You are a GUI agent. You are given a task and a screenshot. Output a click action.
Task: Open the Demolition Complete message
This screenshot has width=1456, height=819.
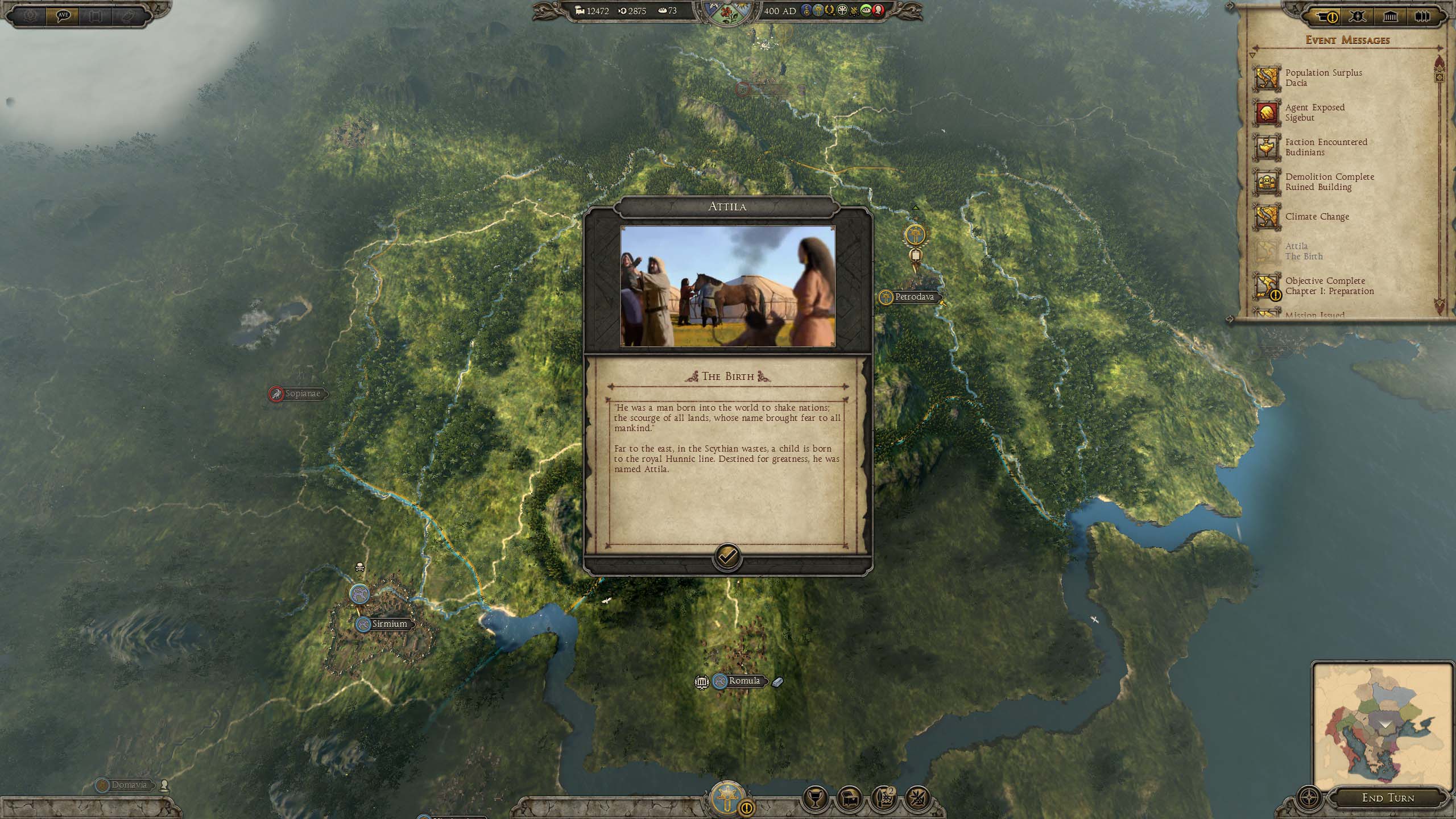pyautogui.click(x=1329, y=182)
